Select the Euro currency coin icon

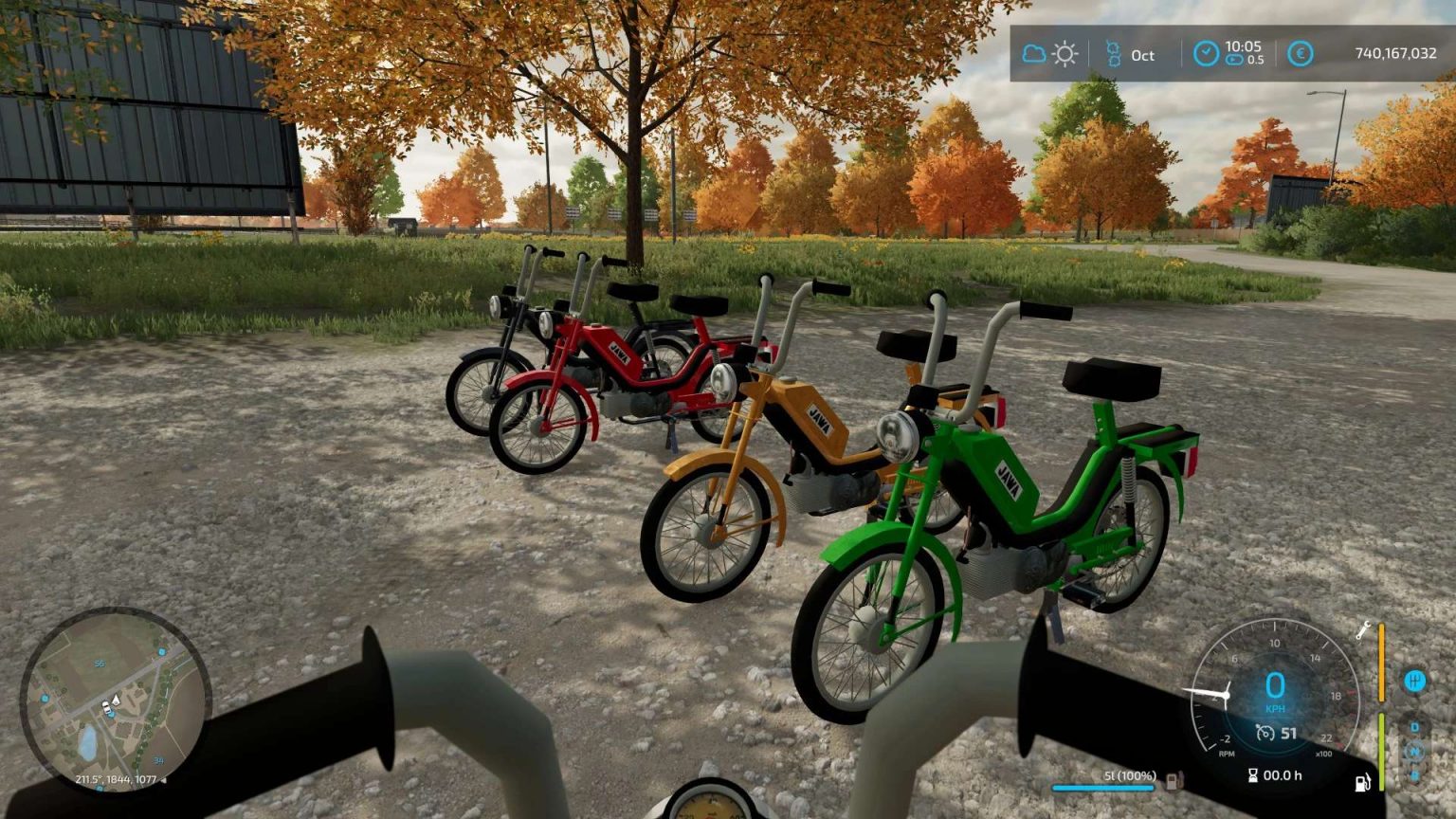[1300, 53]
